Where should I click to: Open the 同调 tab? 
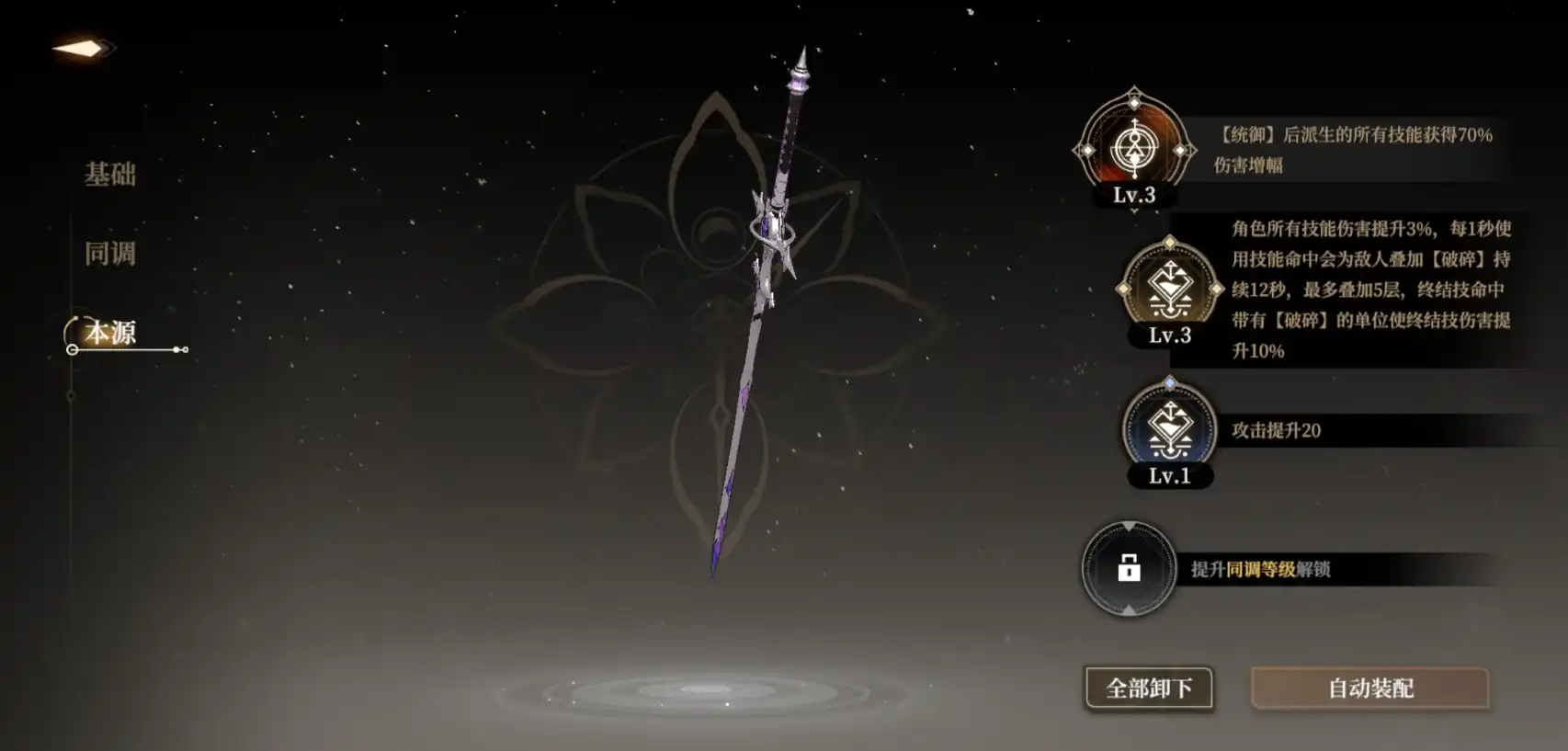point(110,253)
